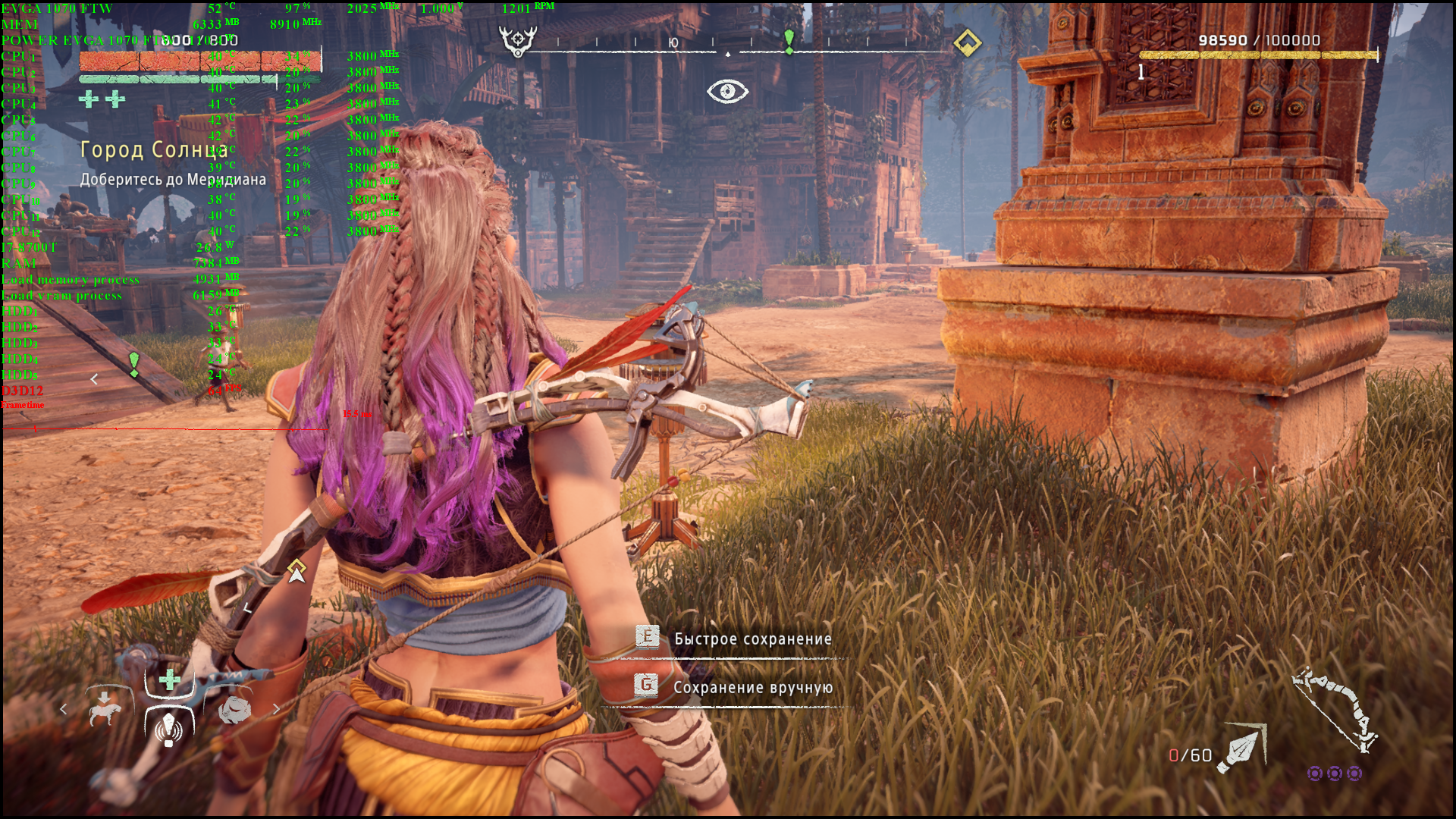Cycle tools with the right arrow
1456x819 pixels.
click(x=276, y=710)
